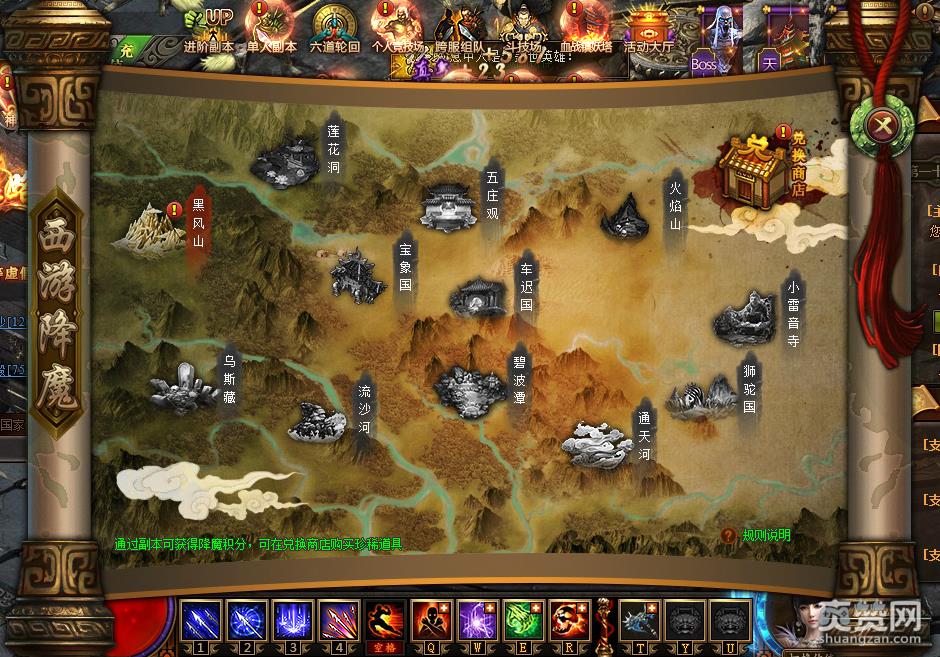940x657 pixels.
Task: Open the 单人副本 solo dungeon icon
Action: pos(272,30)
